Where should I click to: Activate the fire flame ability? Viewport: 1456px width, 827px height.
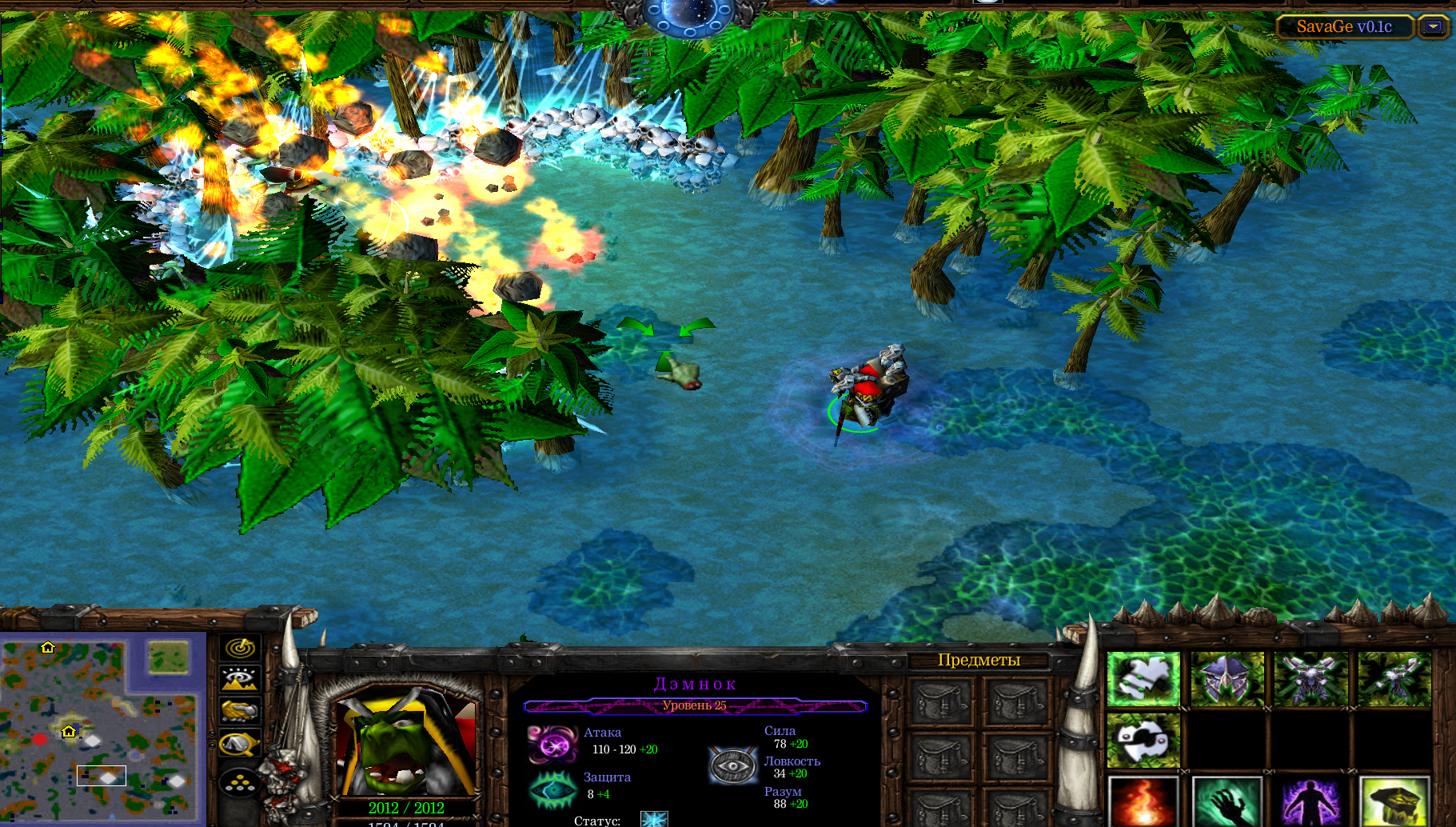1143,802
